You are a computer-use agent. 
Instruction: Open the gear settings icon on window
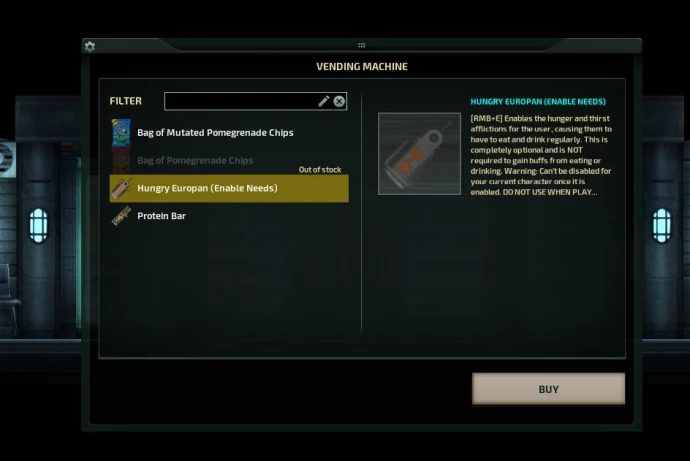(x=90, y=46)
